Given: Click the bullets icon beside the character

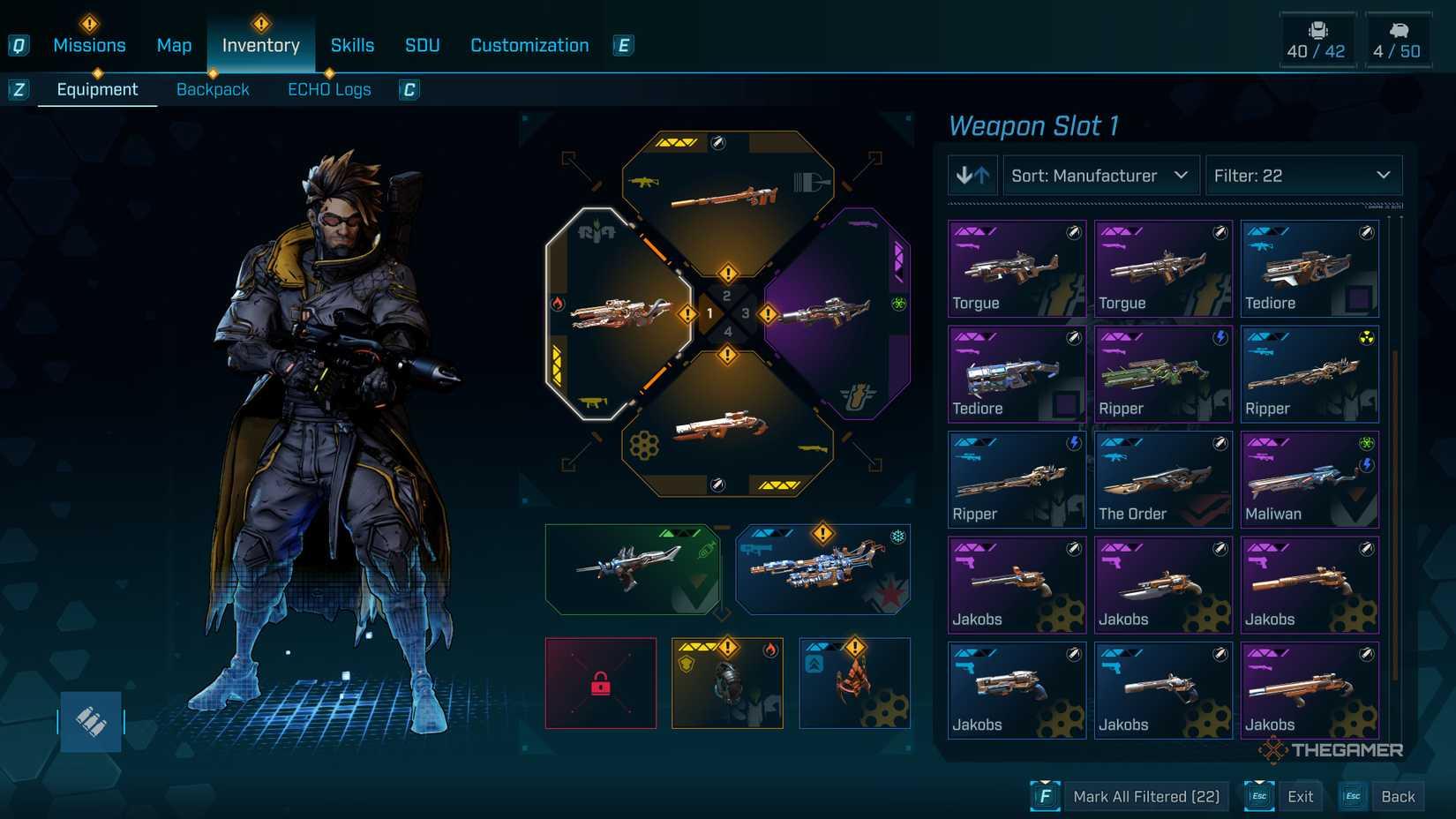Looking at the screenshot, I should point(91,722).
